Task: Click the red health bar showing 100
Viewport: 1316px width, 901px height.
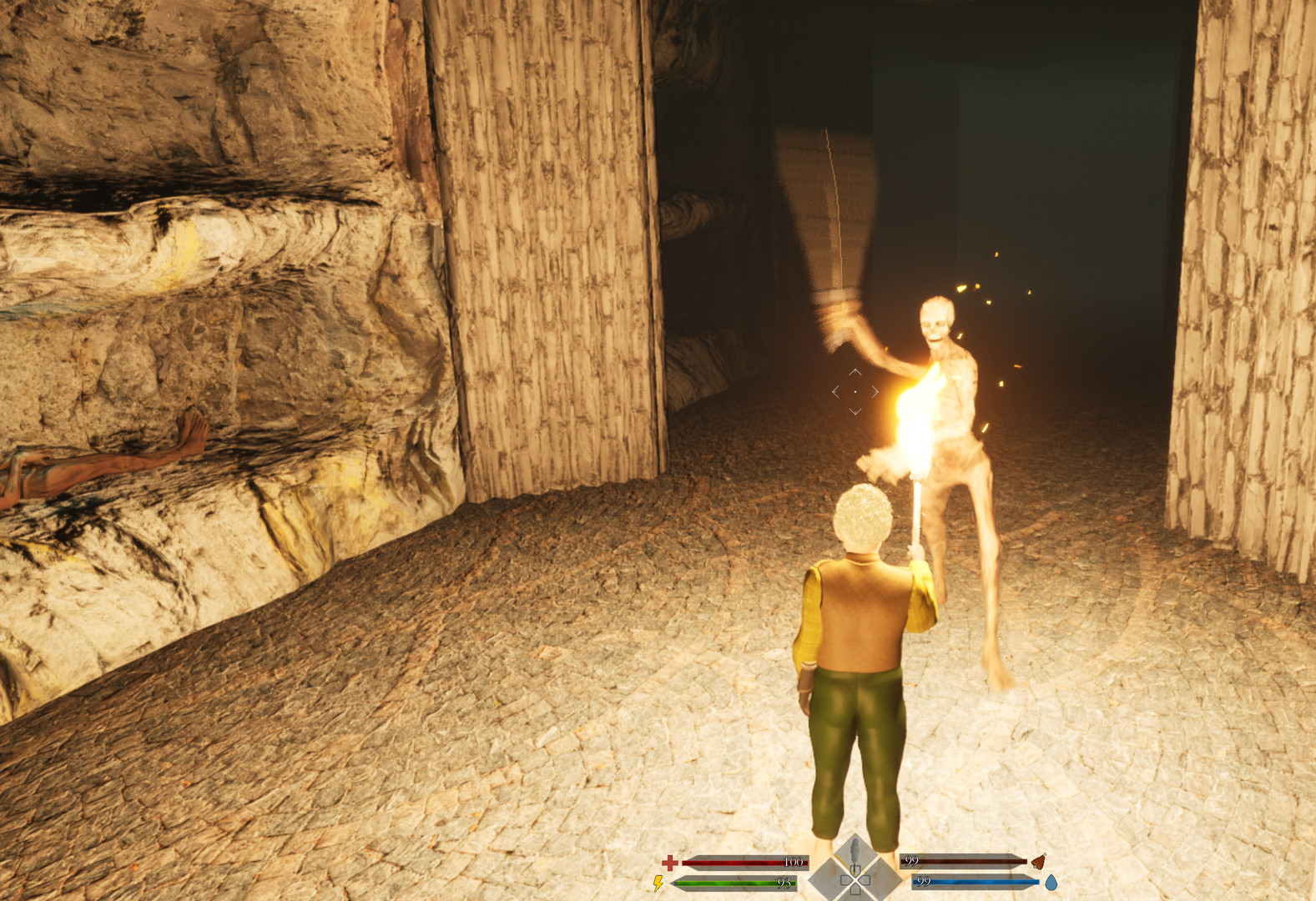Action: (744, 862)
